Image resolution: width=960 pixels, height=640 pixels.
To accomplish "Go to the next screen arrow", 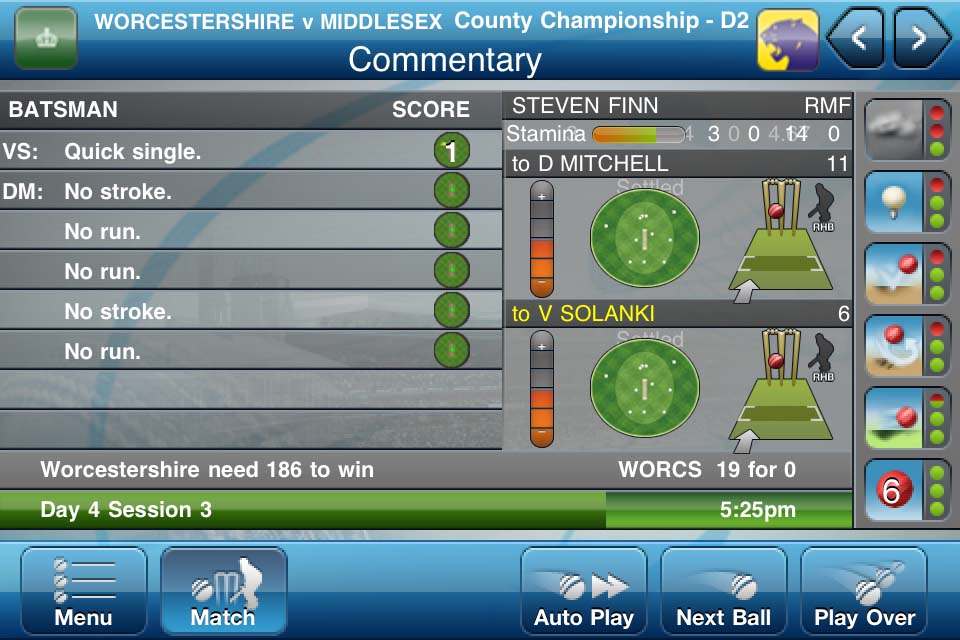I will (920, 39).
